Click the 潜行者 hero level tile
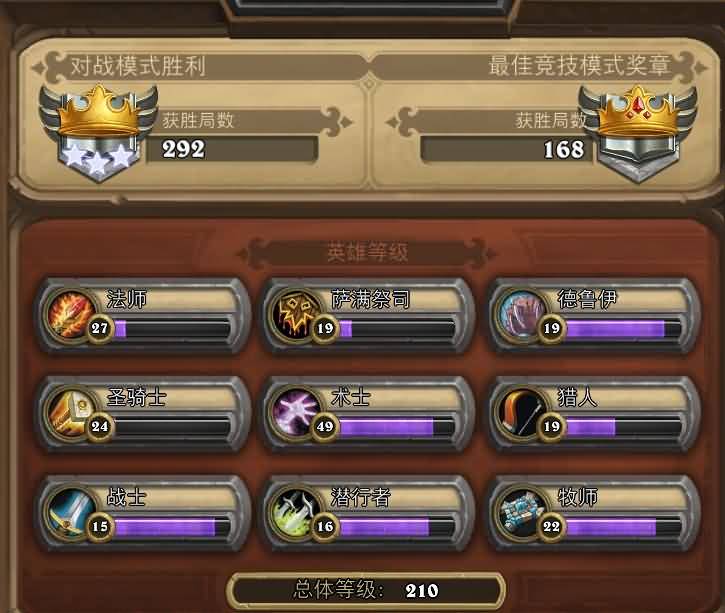Screen dimensions: 725x613 click(x=368, y=511)
